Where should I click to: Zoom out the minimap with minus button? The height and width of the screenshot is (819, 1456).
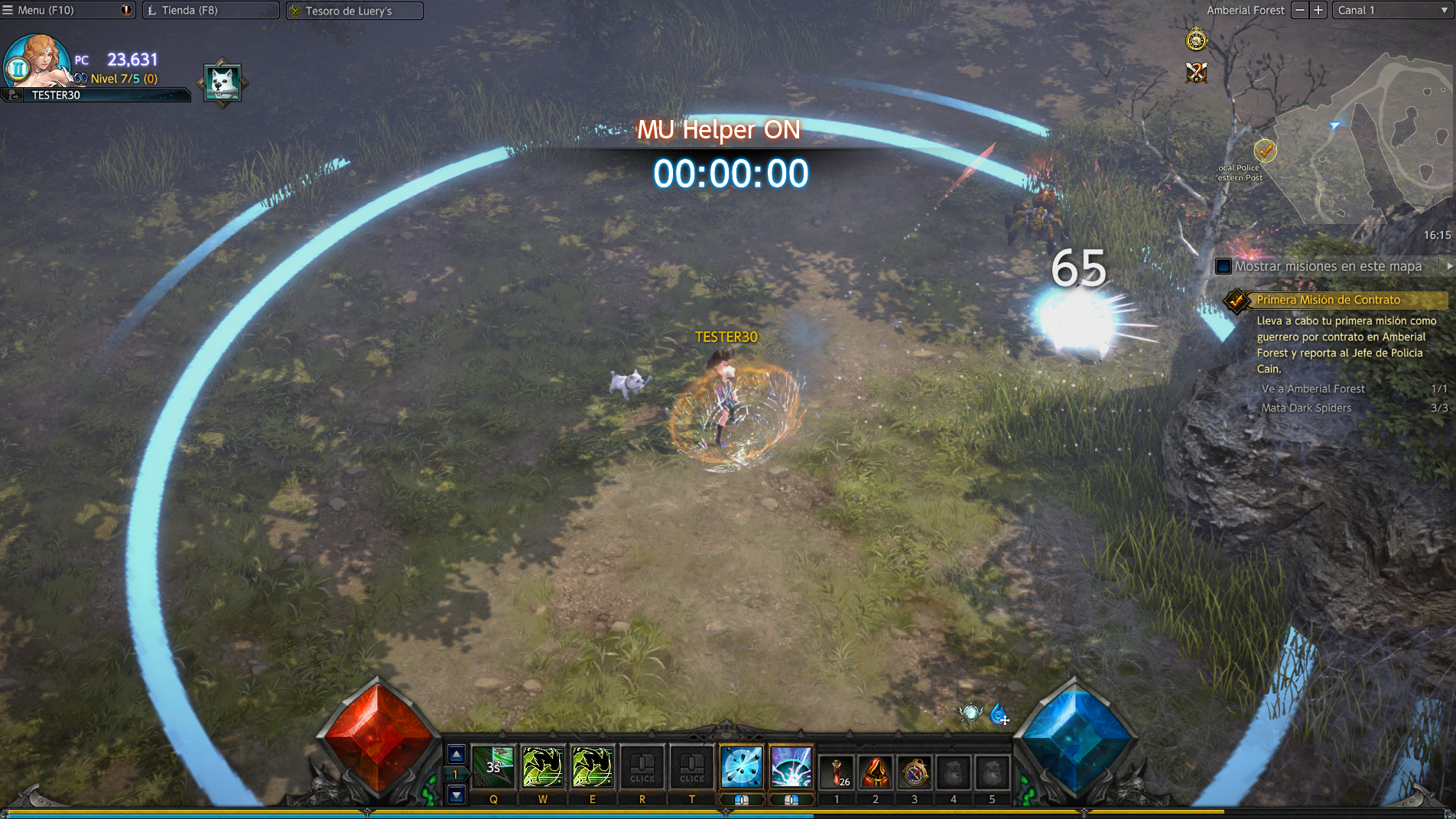1300,11
